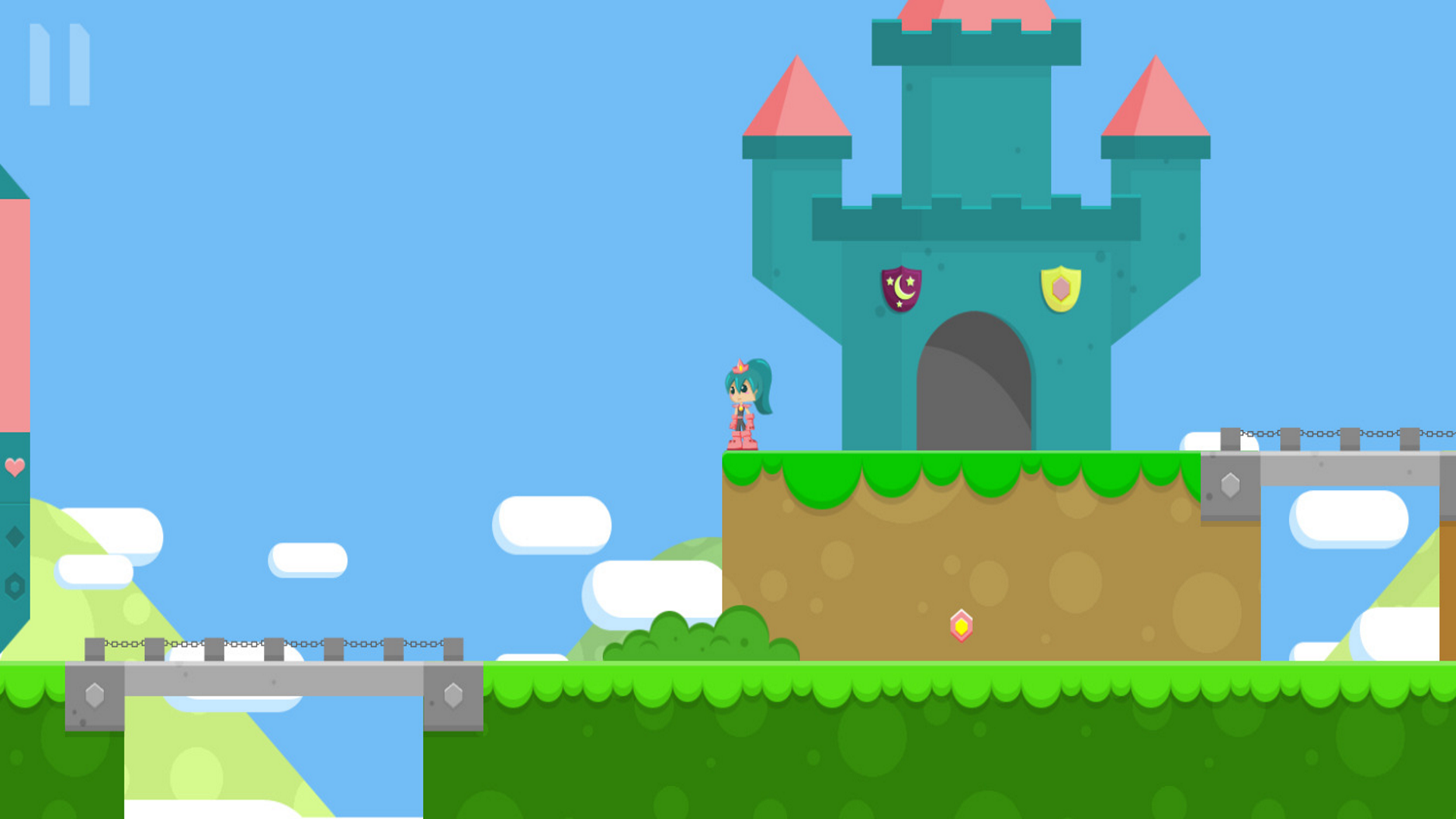Click the hexagon emblem below the diamond
The image size is (1456, 819).
tap(14, 585)
